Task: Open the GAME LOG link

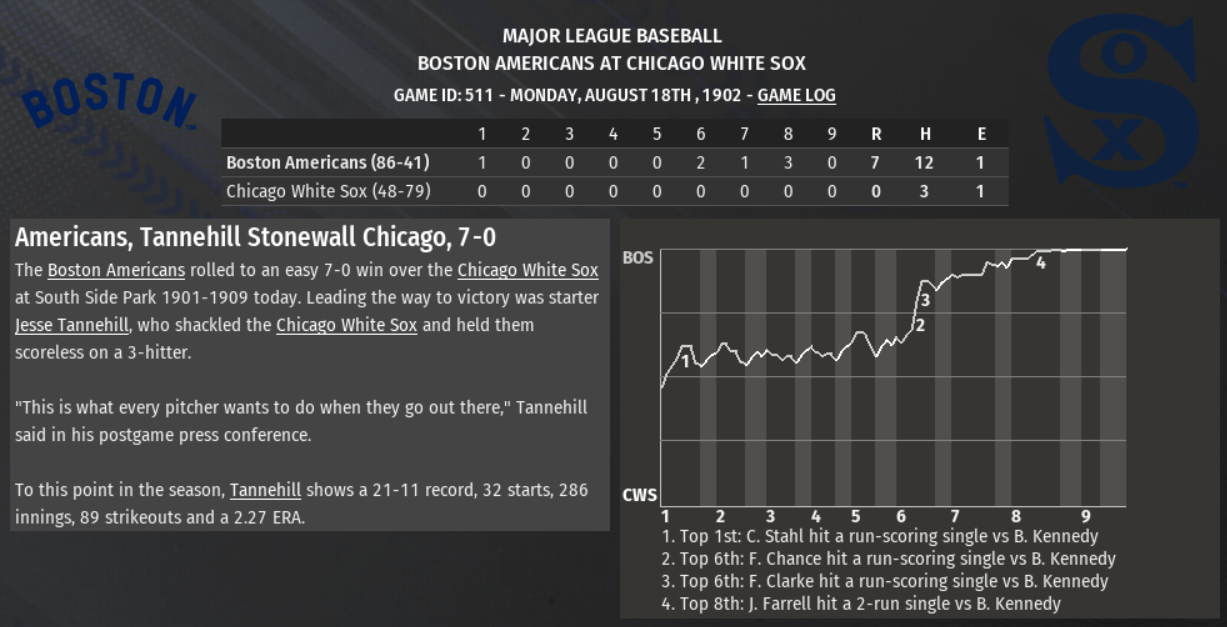Action: click(796, 96)
